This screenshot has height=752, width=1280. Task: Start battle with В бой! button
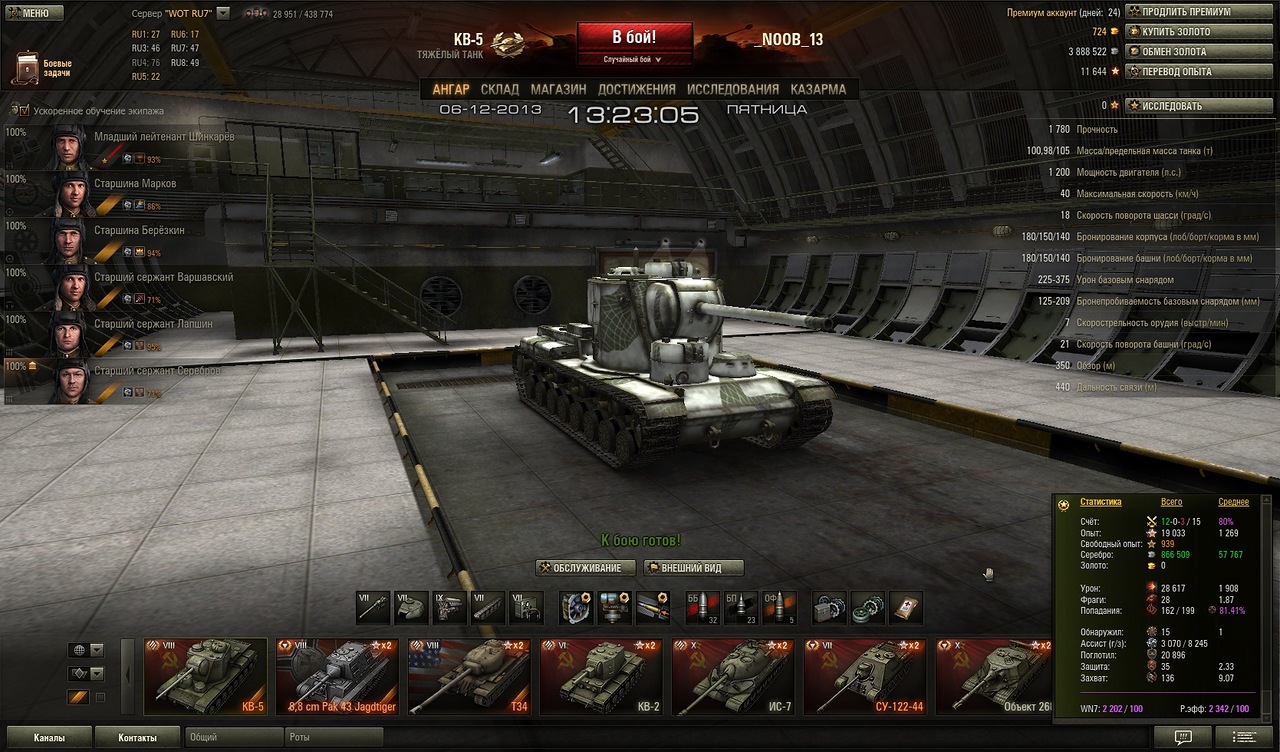click(634, 37)
